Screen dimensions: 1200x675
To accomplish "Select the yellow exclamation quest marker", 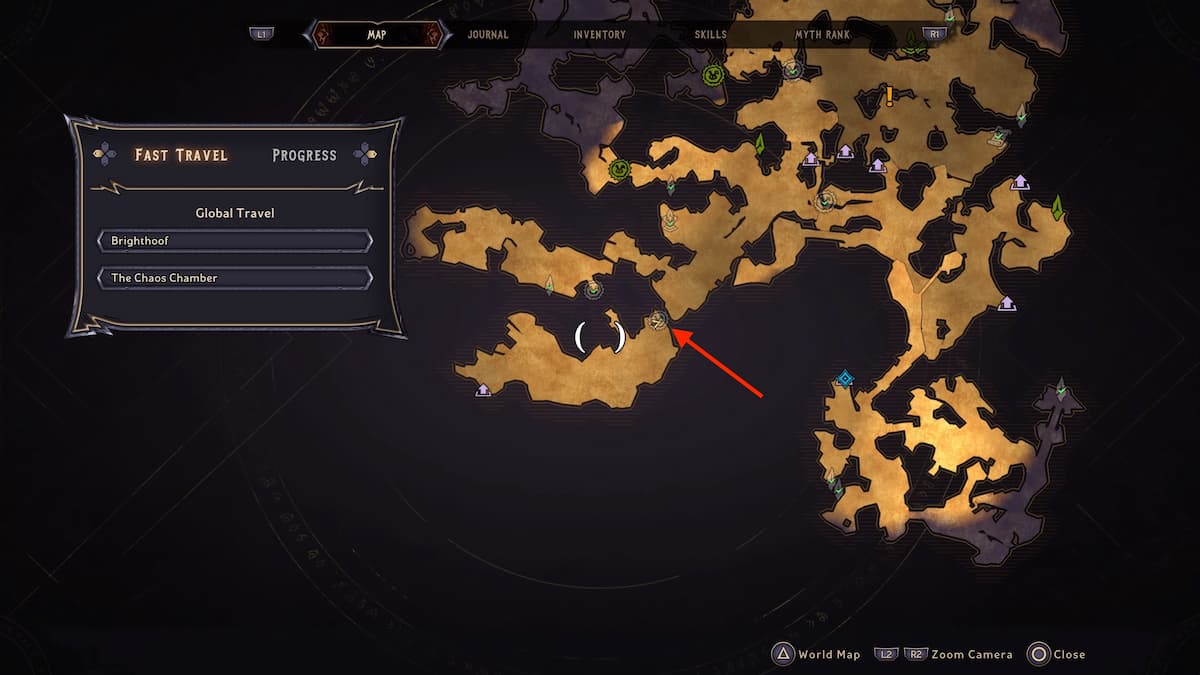I will (888, 96).
